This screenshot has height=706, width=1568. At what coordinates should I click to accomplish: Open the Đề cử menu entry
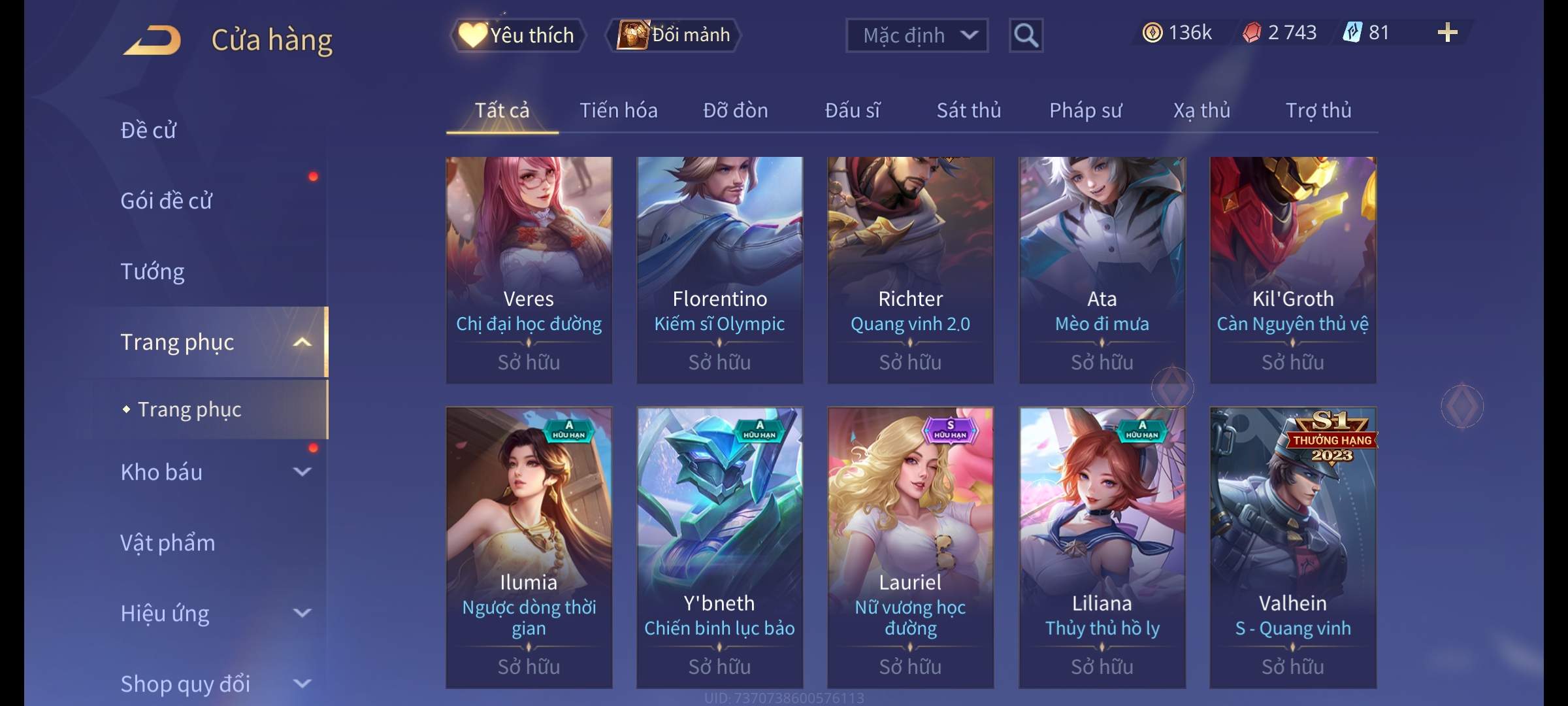click(x=148, y=130)
